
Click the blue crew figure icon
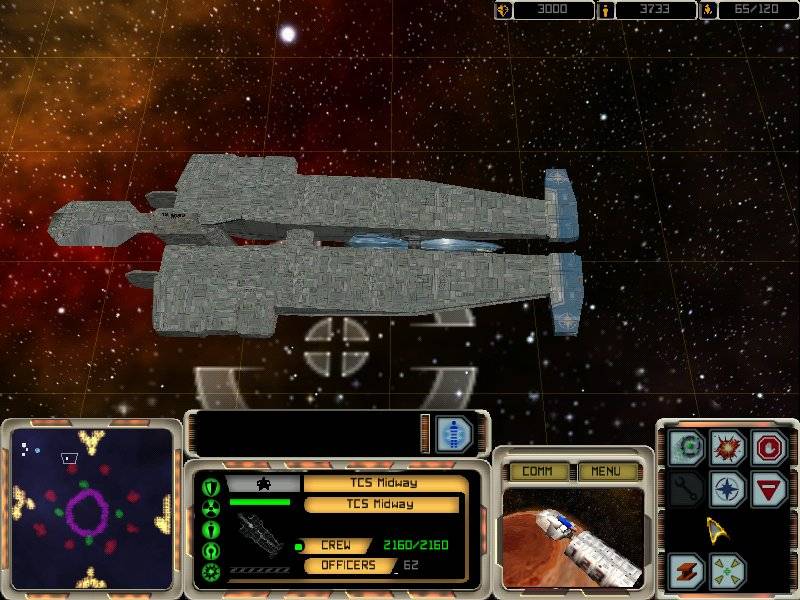click(x=454, y=434)
